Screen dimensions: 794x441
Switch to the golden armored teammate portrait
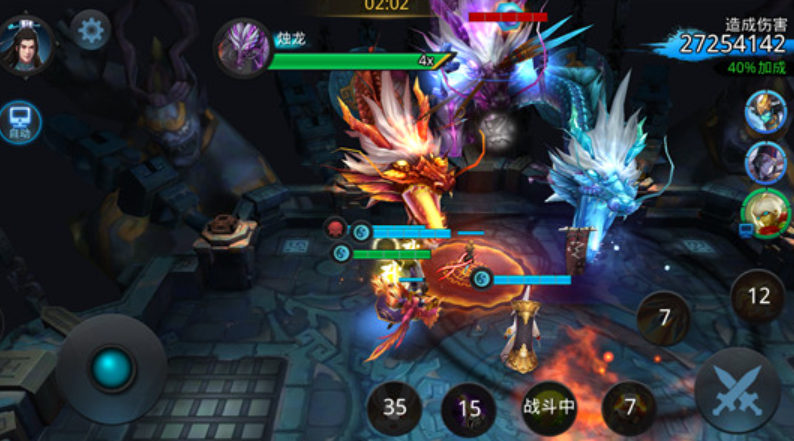765,113
